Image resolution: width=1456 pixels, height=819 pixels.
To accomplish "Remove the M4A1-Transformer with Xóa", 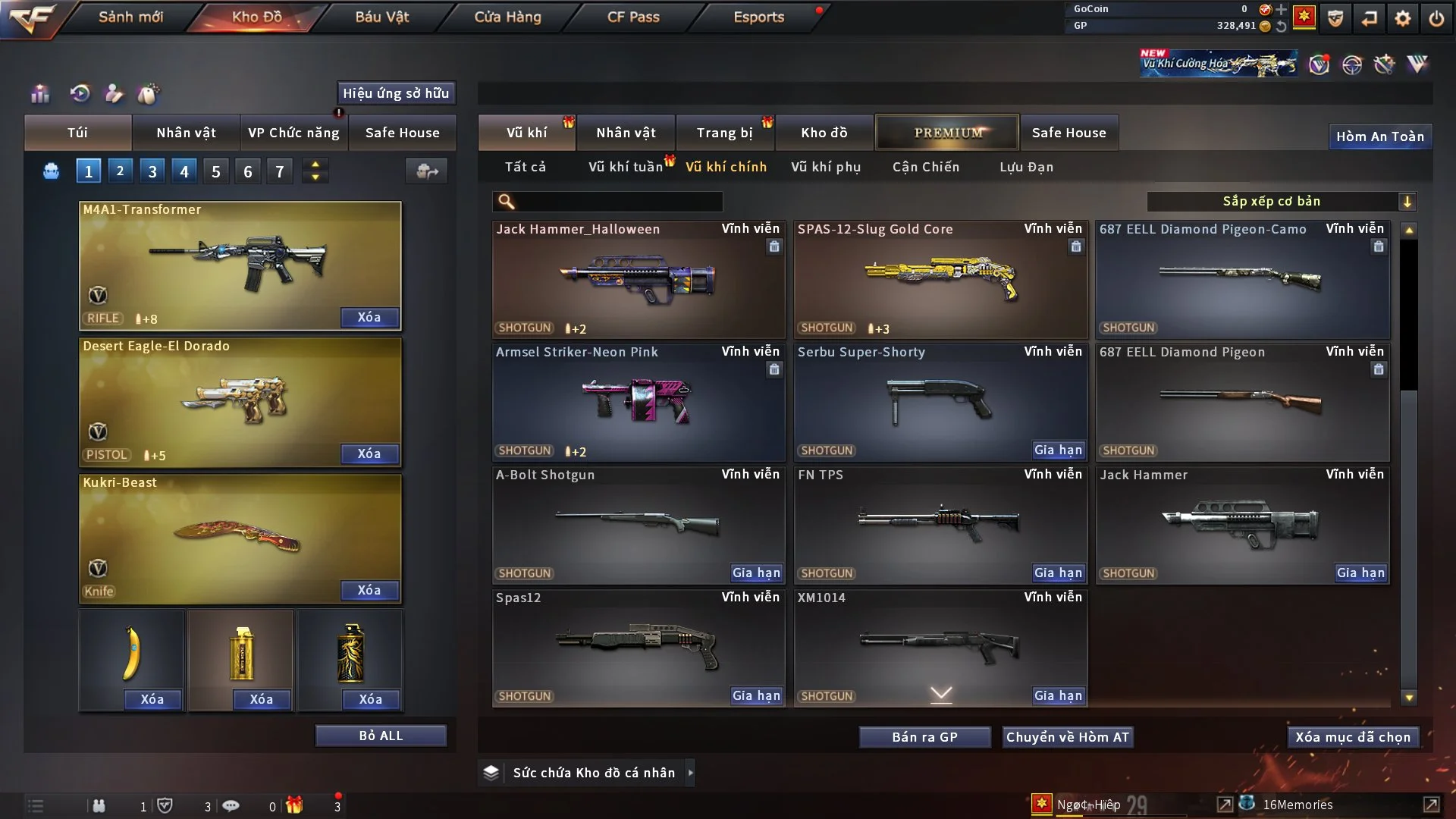I will click(x=369, y=317).
